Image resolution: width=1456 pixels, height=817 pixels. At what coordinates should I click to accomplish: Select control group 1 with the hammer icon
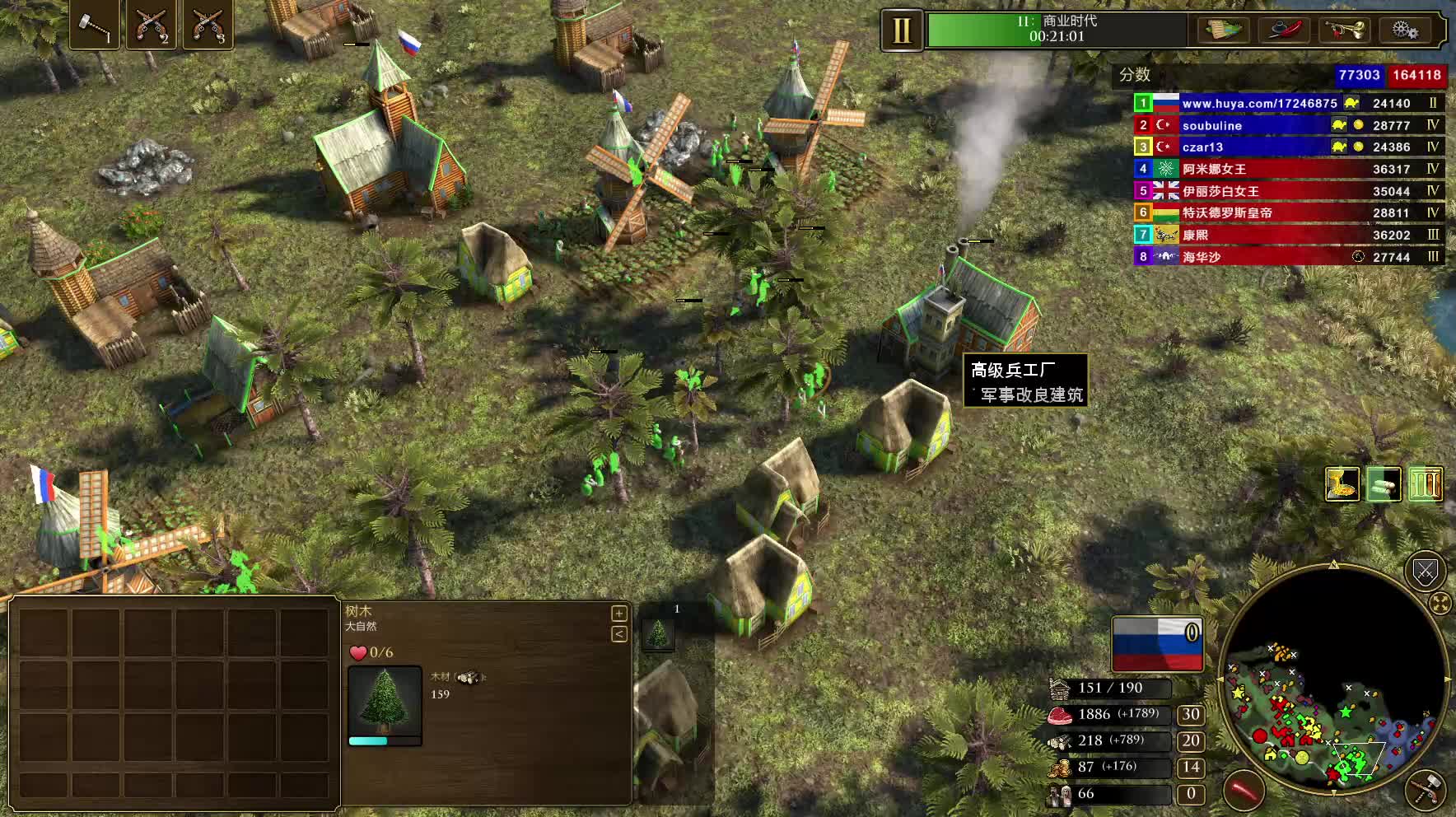click(x=94, y=26)
